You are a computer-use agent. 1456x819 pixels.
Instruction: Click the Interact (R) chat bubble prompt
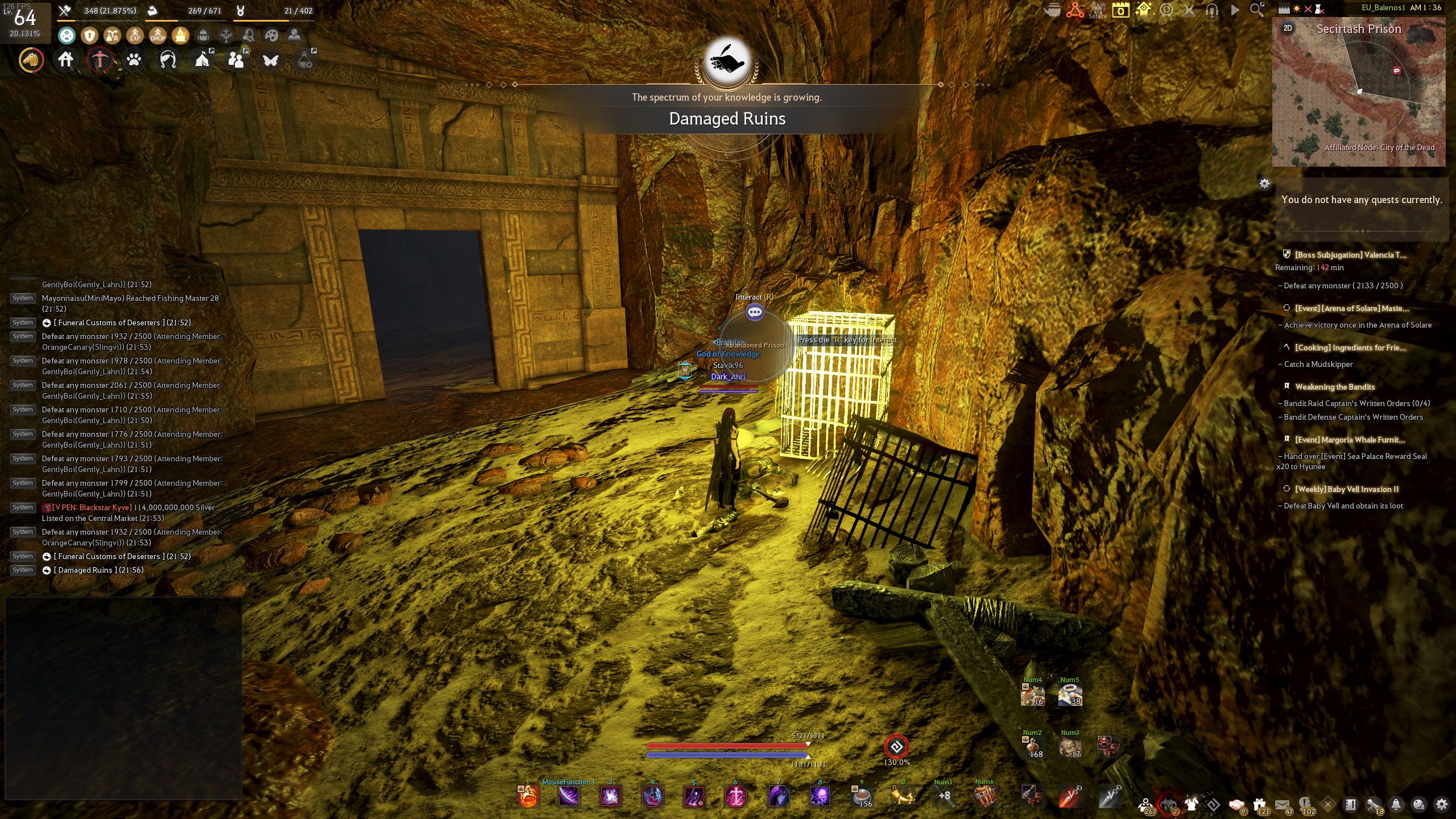click(x=755, y=312)
